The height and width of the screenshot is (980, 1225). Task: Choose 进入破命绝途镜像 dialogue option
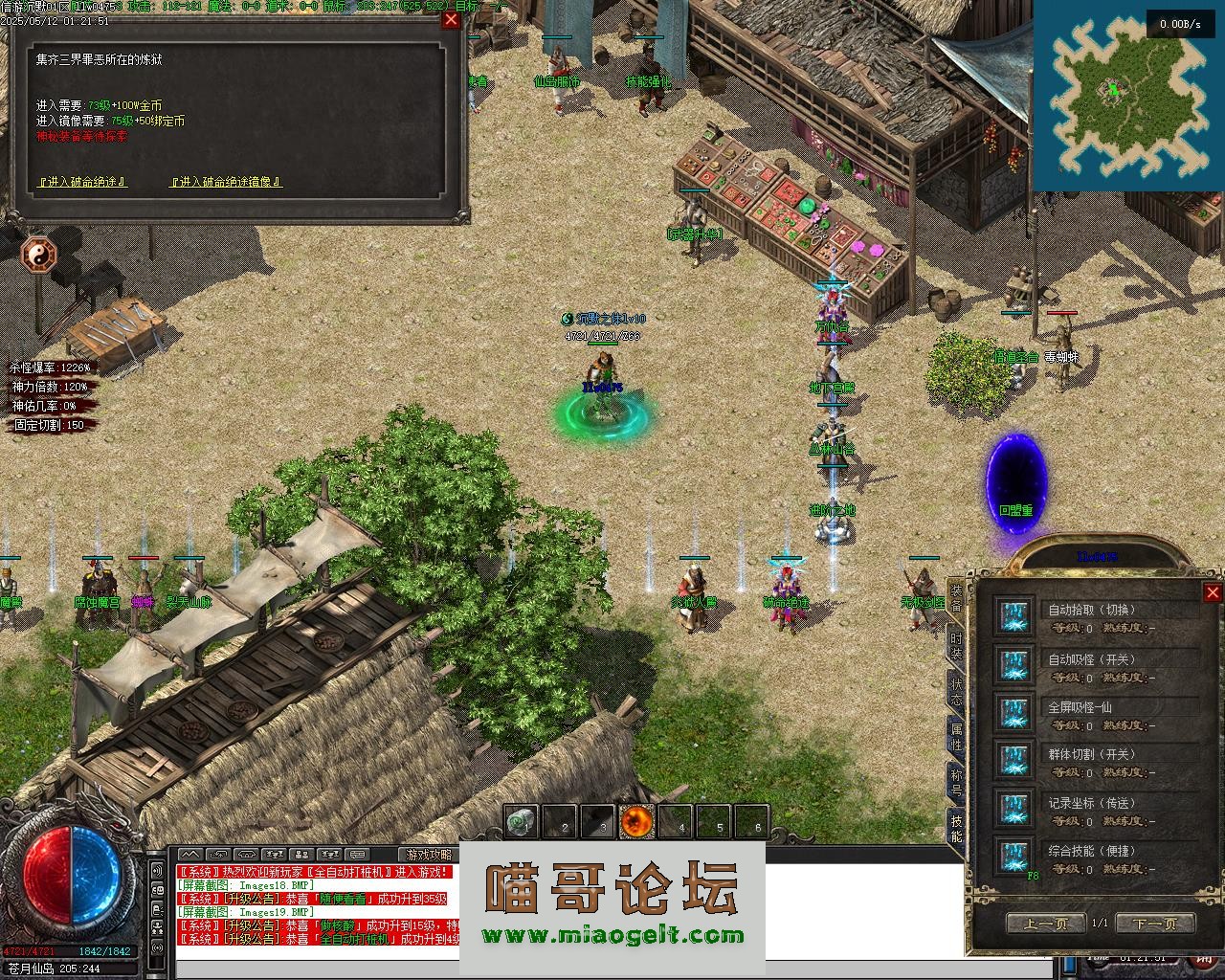[226, 182]
